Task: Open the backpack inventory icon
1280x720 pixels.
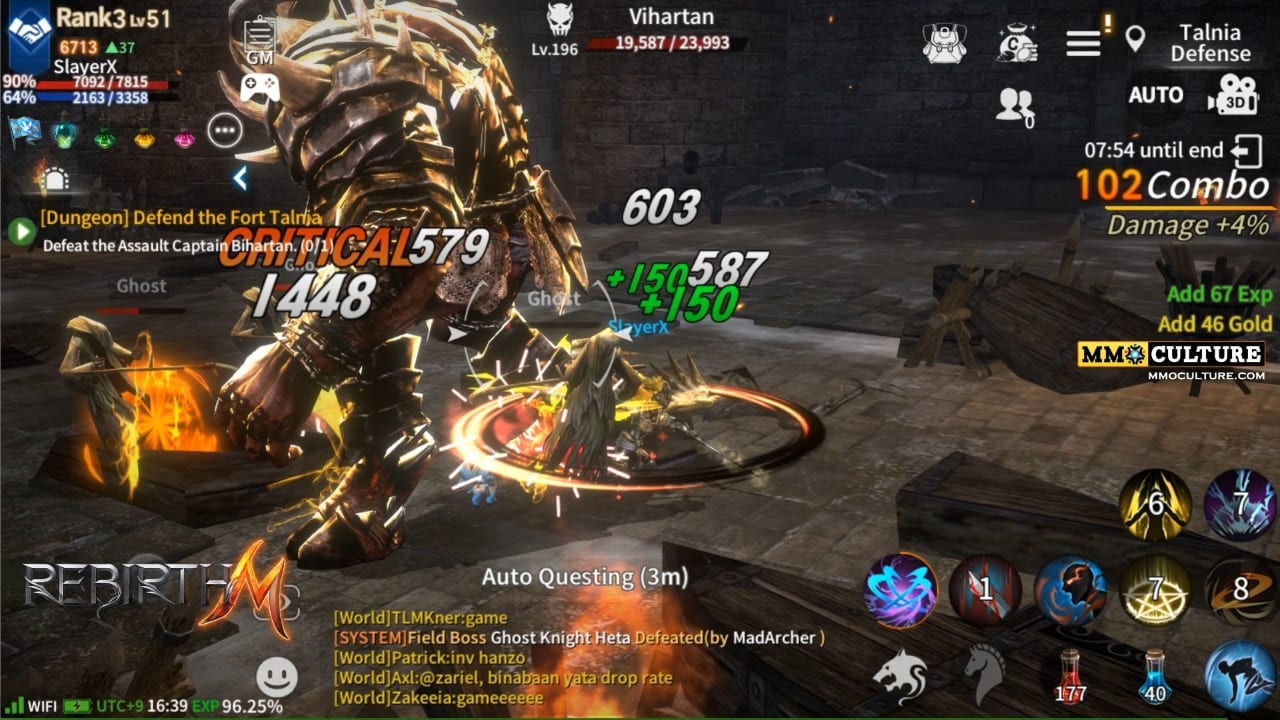Action: coord(944,43)
